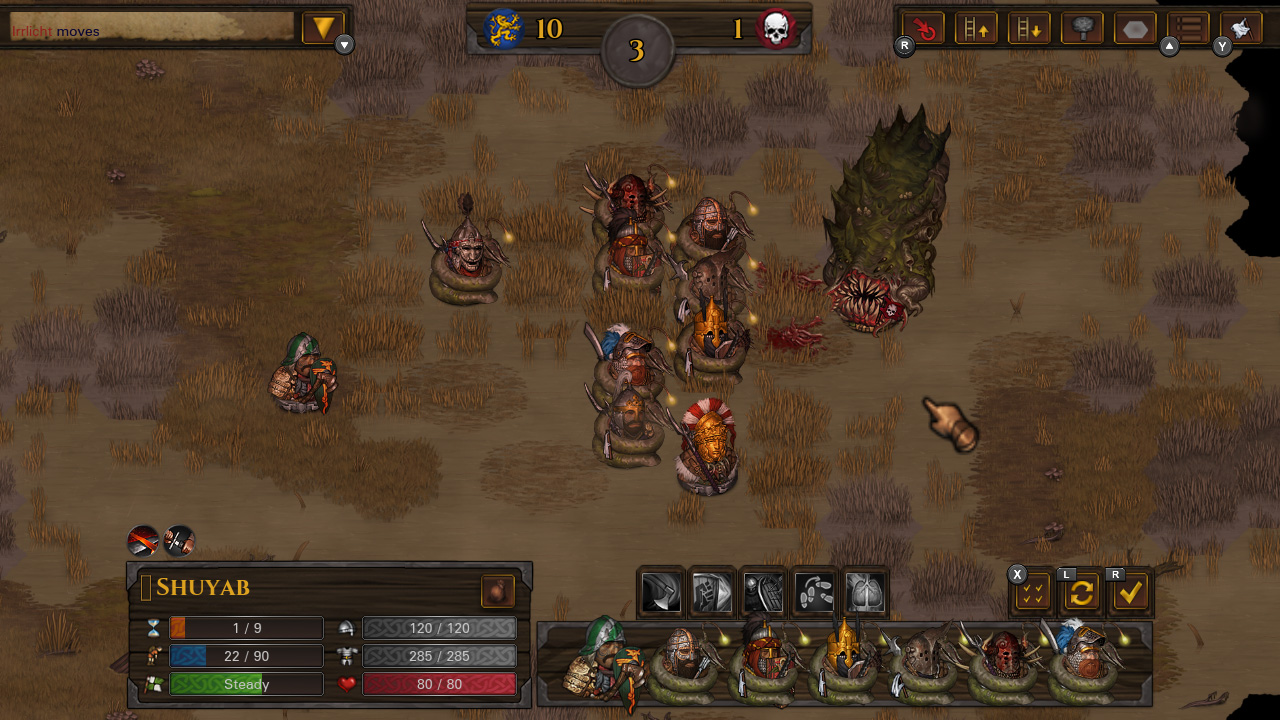Raise the camera with the ladder-up icon
Viewport: 1280px width, 720px height.
tap(976, 28)
